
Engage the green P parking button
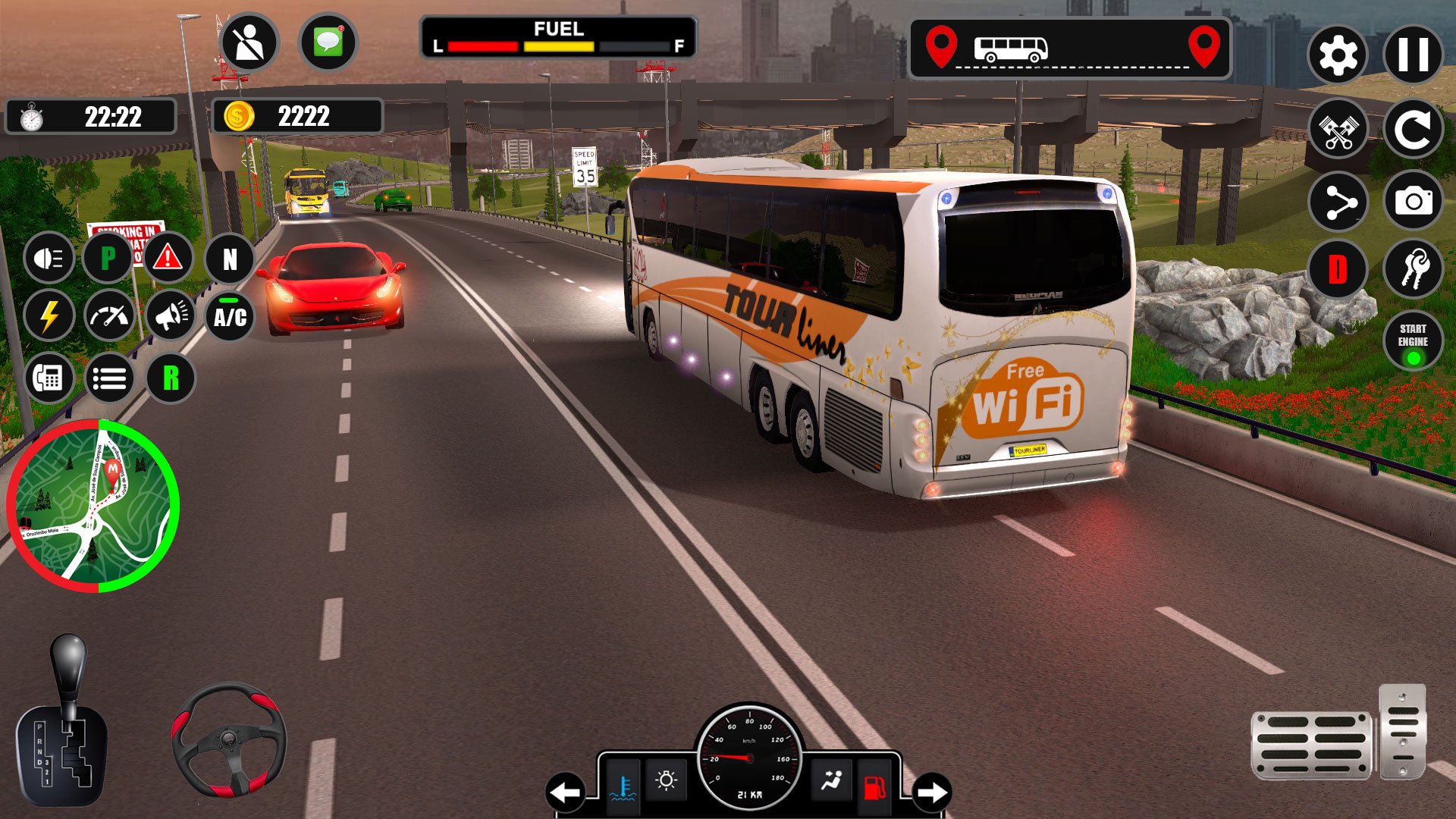(108, 259)
